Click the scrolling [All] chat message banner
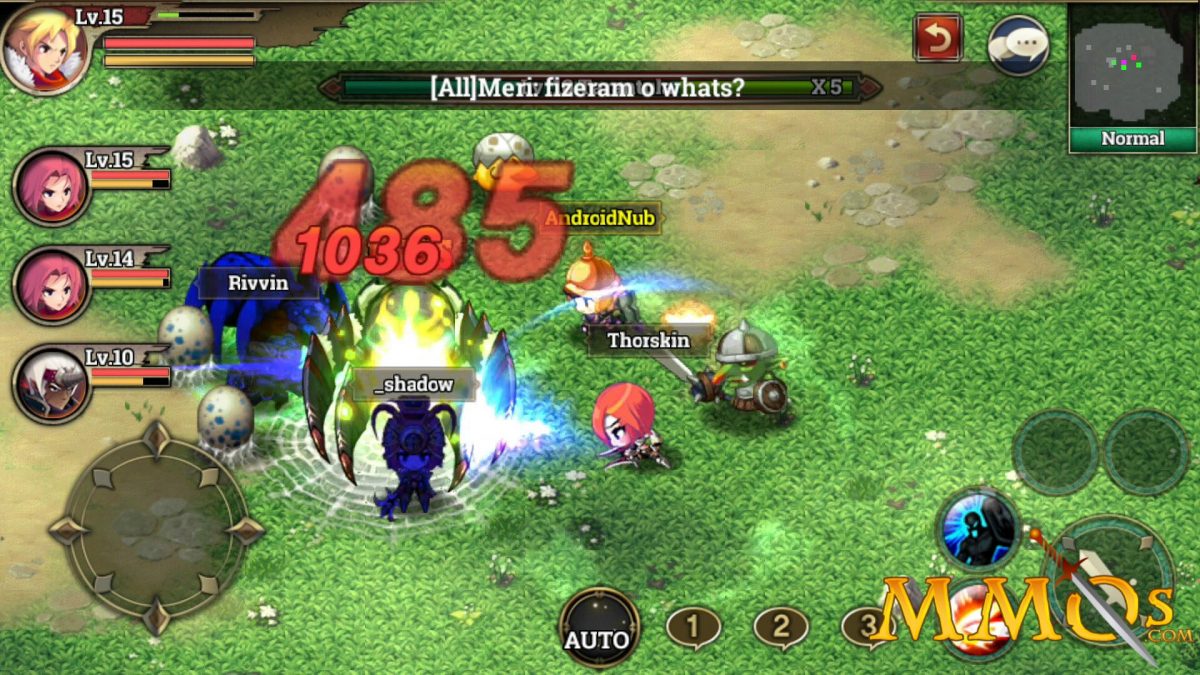The height and width of the screenshot is (675, 1200). coord(600,87)
